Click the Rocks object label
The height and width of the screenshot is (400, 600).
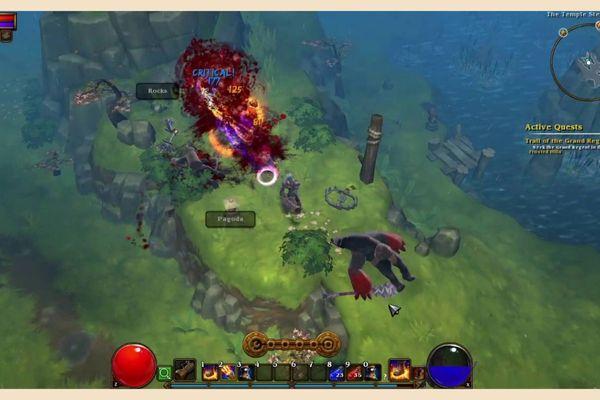click(x=157, y=91)
